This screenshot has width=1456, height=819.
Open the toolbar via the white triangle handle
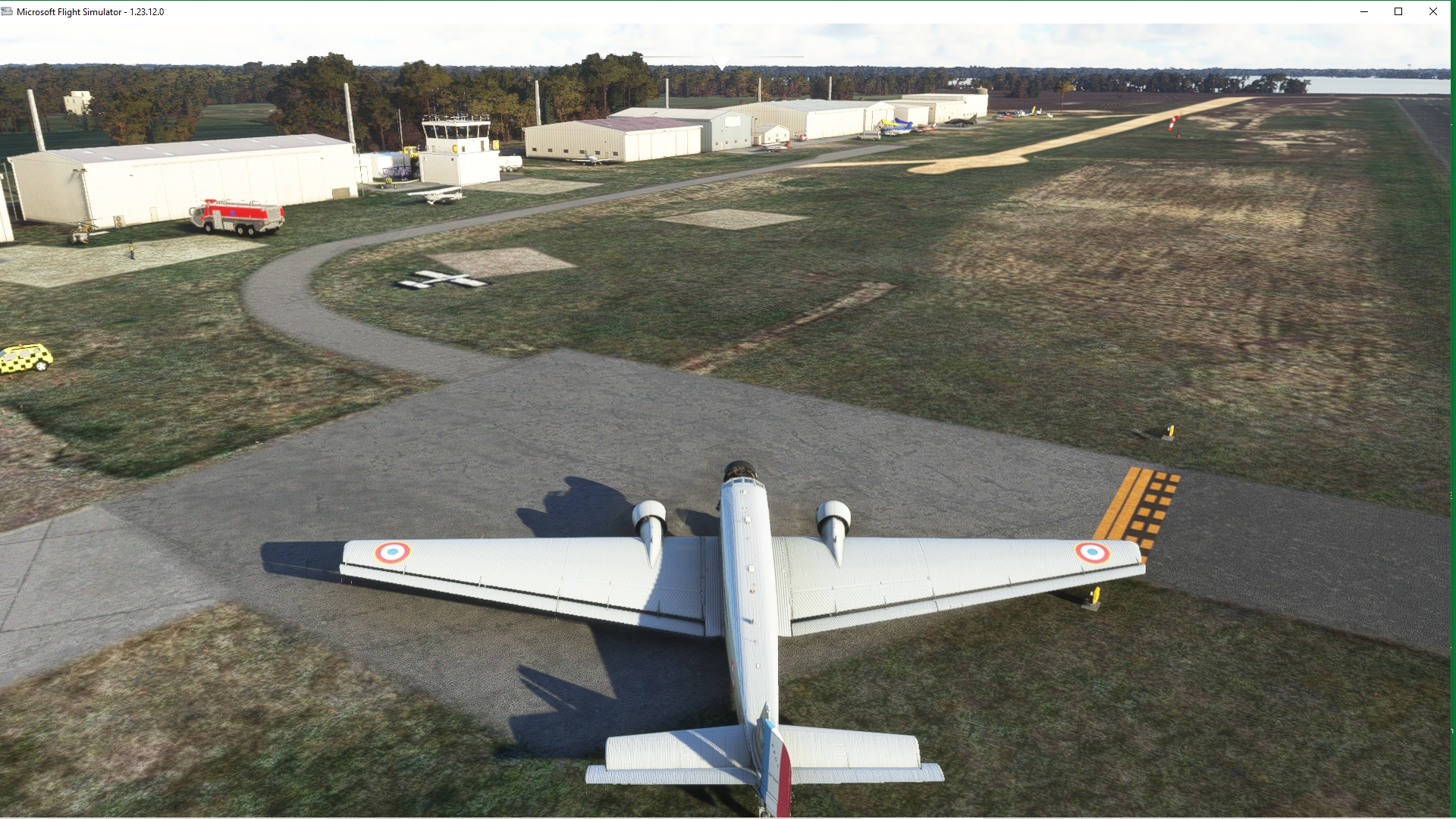722,63
